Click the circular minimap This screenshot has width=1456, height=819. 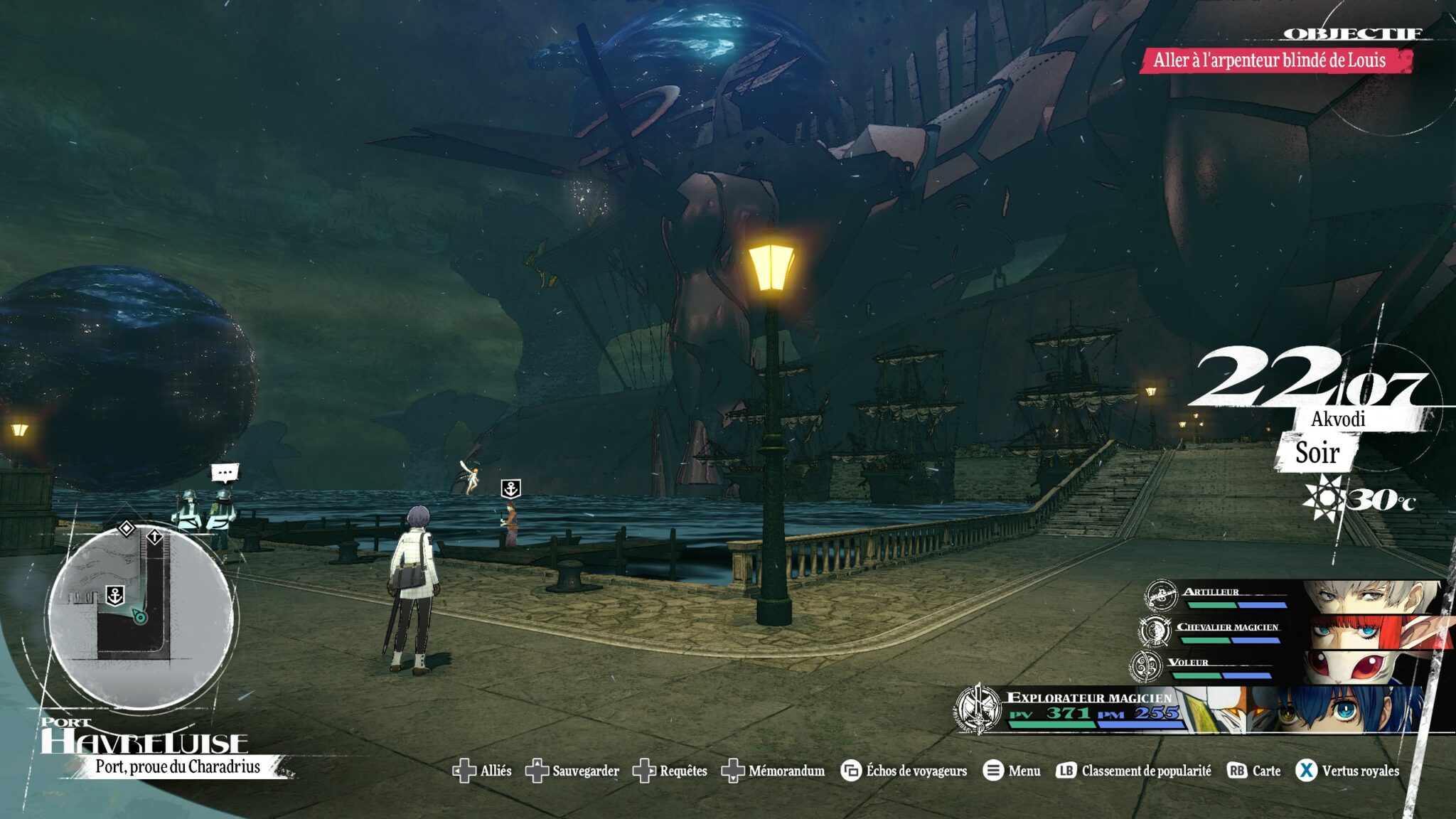[141, 616]
